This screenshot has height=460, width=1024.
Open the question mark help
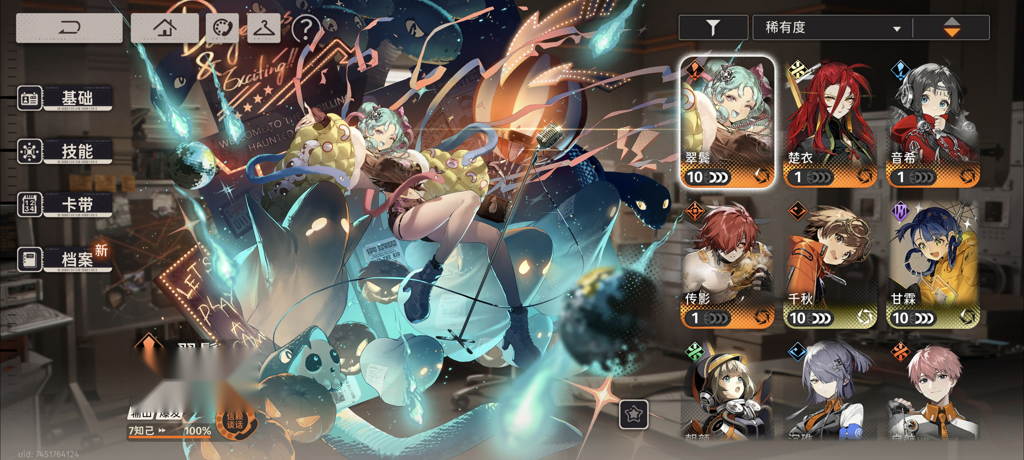pos(304,29)
